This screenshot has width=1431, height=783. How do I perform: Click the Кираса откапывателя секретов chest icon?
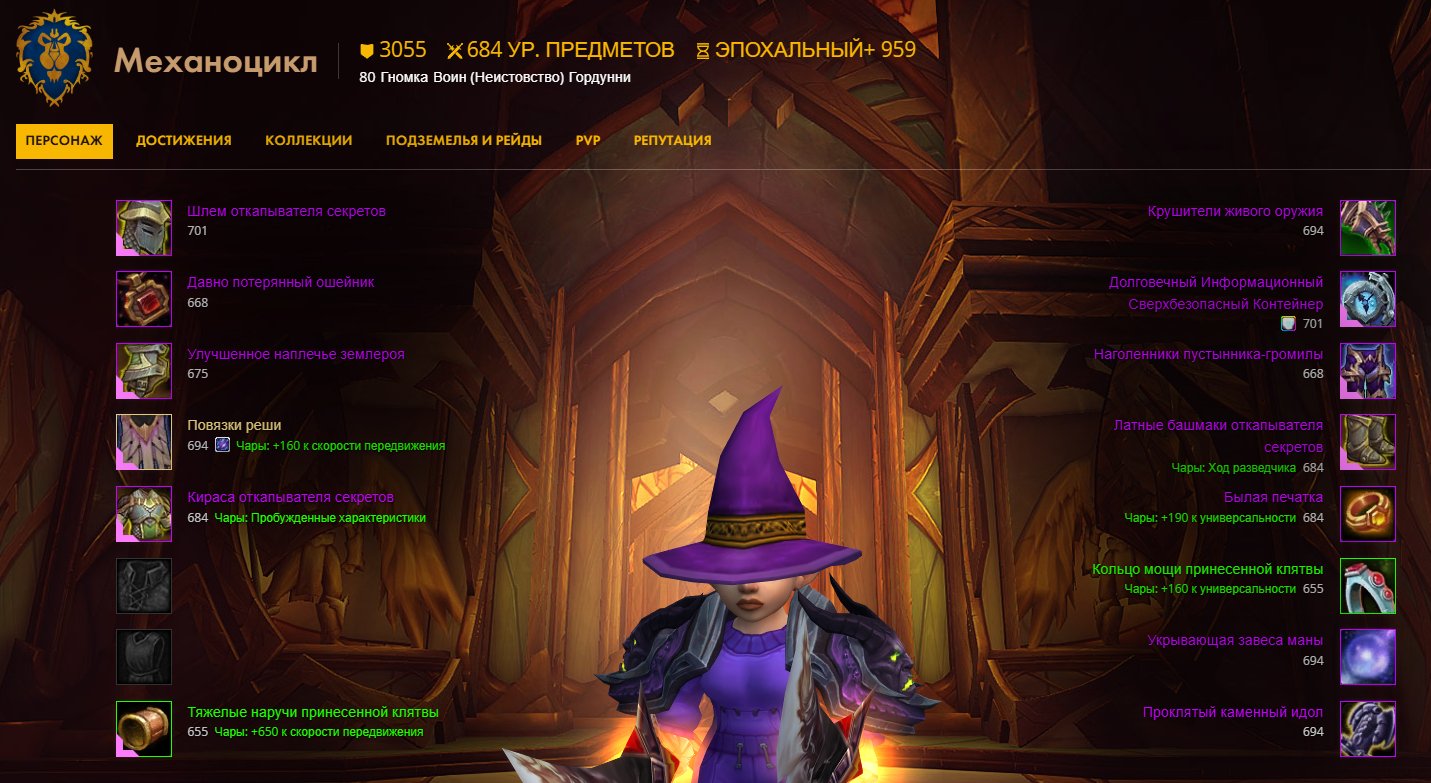144,513
